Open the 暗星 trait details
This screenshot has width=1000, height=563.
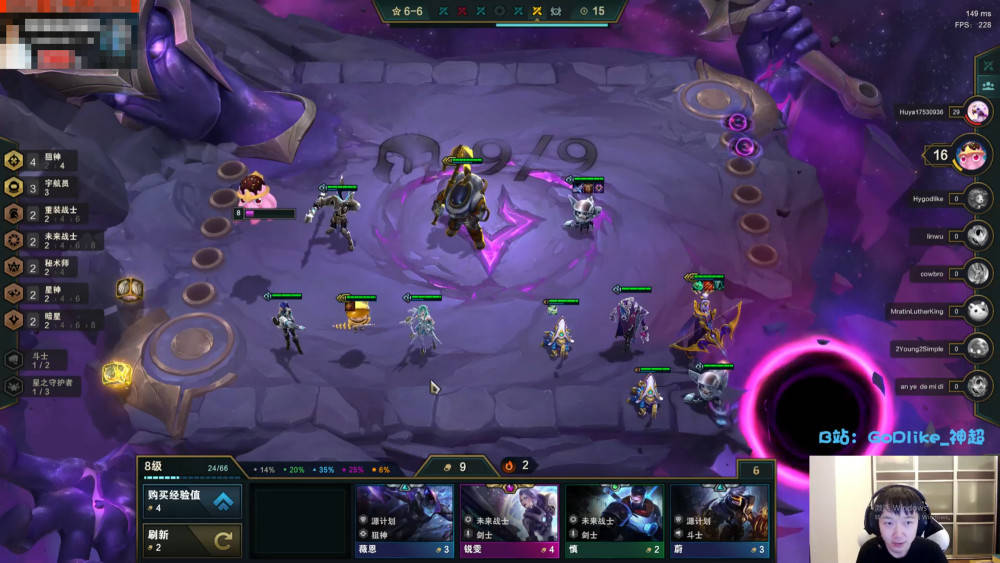coord(40,320)
